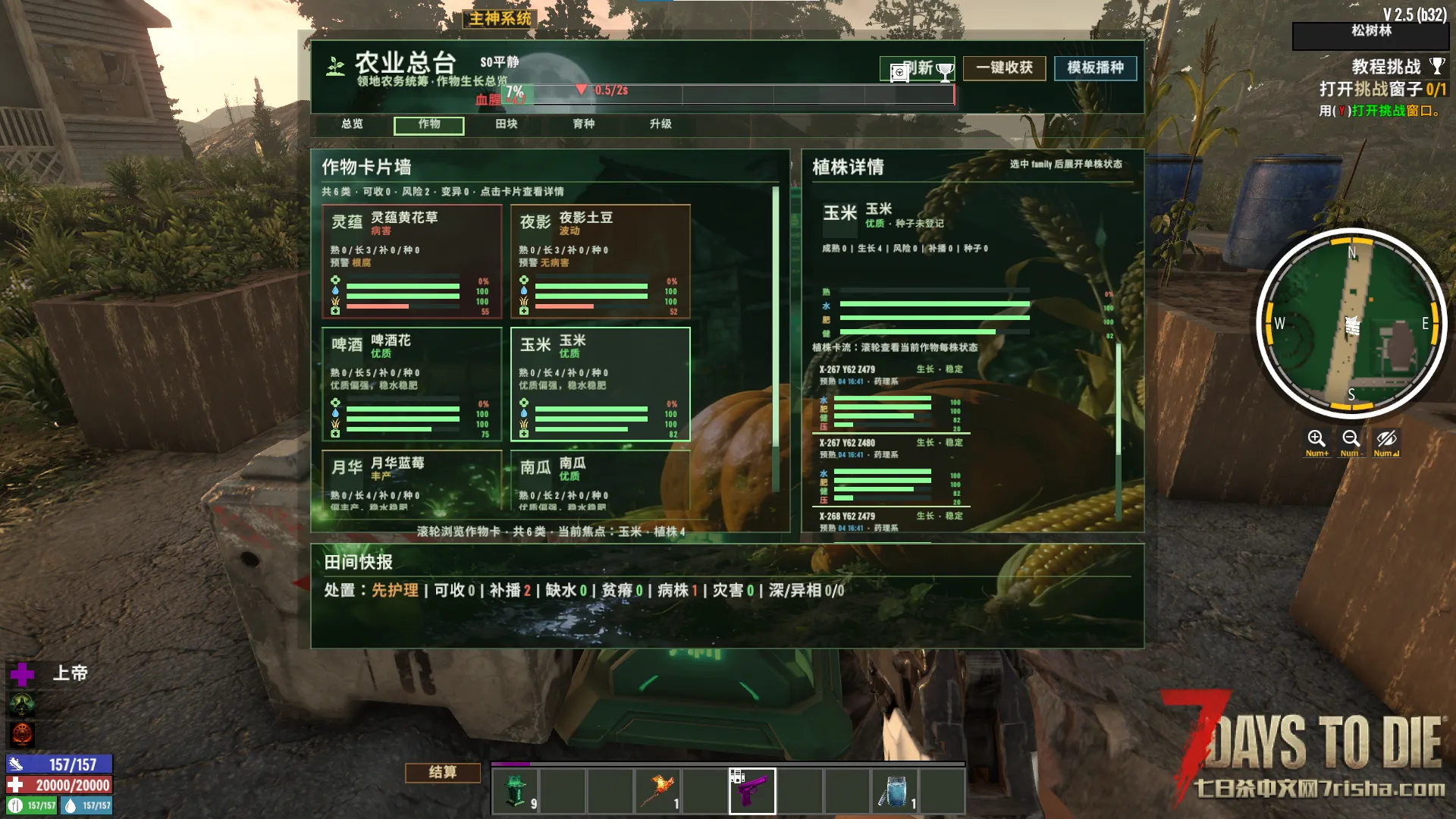Zoom out the minimap with the minus magnifier
Viewport: 1456px width, 819px height.
pos(1351,440)
